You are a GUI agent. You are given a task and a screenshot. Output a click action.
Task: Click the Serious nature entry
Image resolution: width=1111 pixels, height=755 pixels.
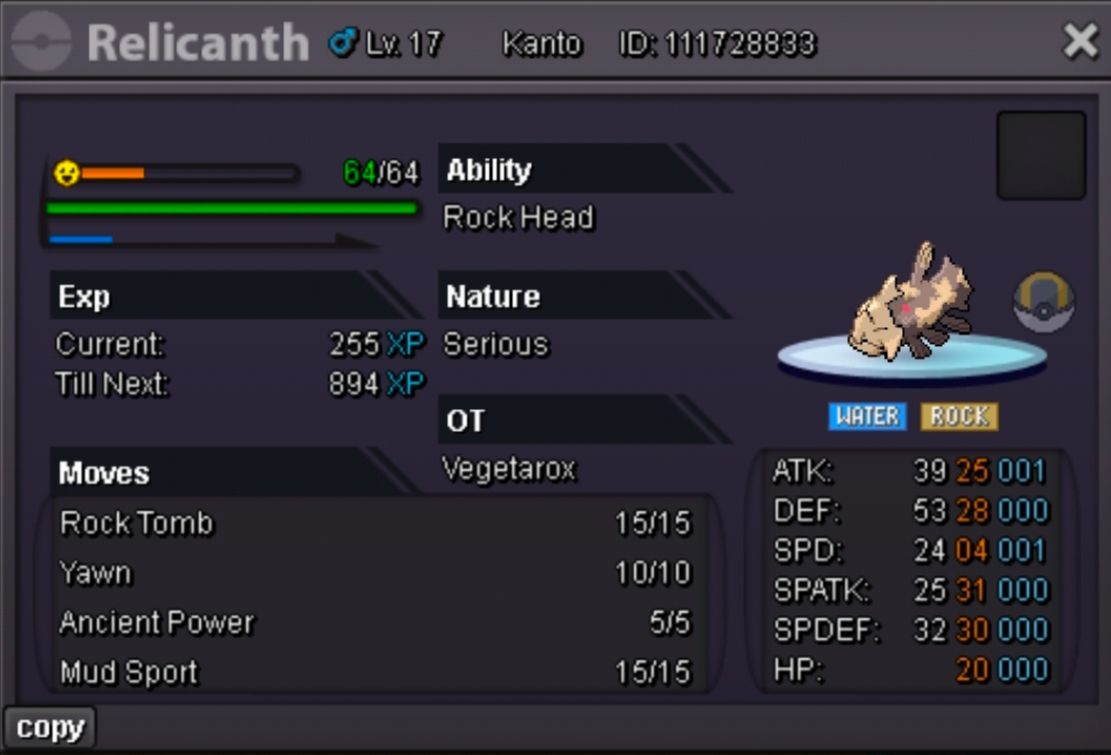496,345
